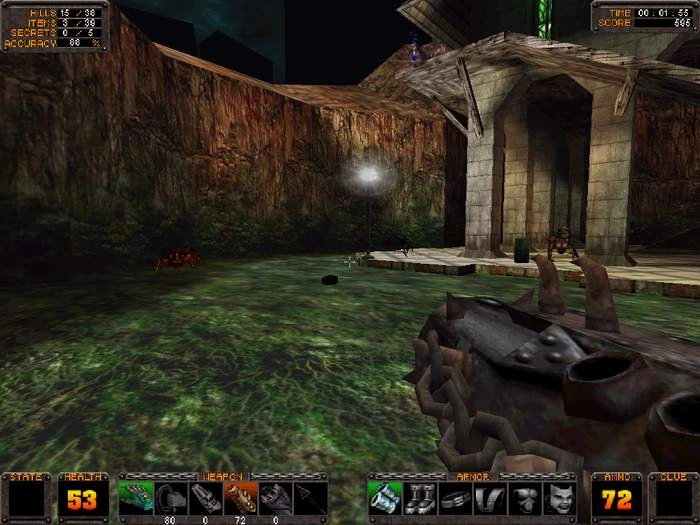This screenshot has height=525, width=700.
Task: Click the empty State box
Action: point(26,498)
